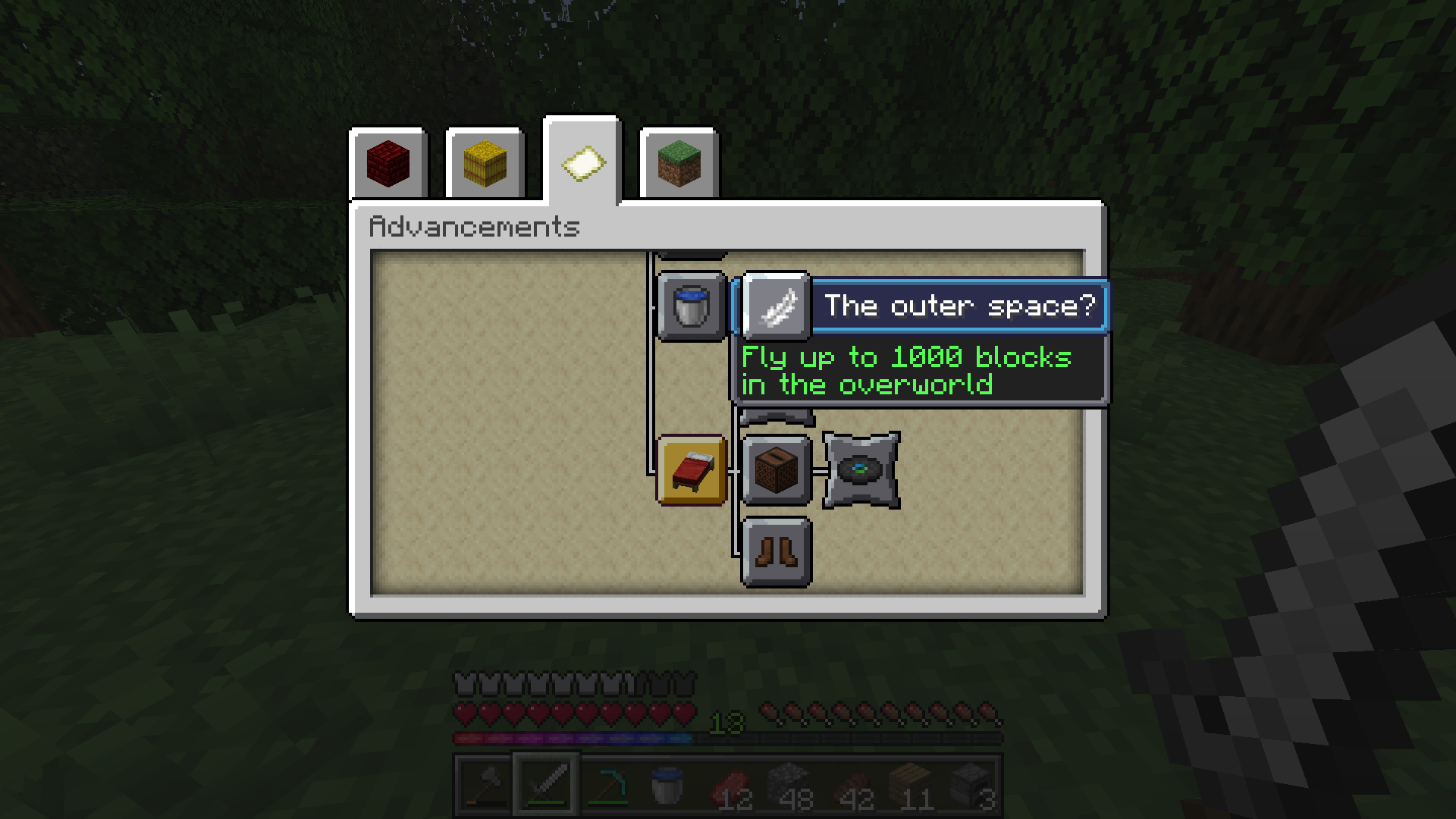Click the Advancements title text
The image size is (1456, 819).
pos(474,227)
